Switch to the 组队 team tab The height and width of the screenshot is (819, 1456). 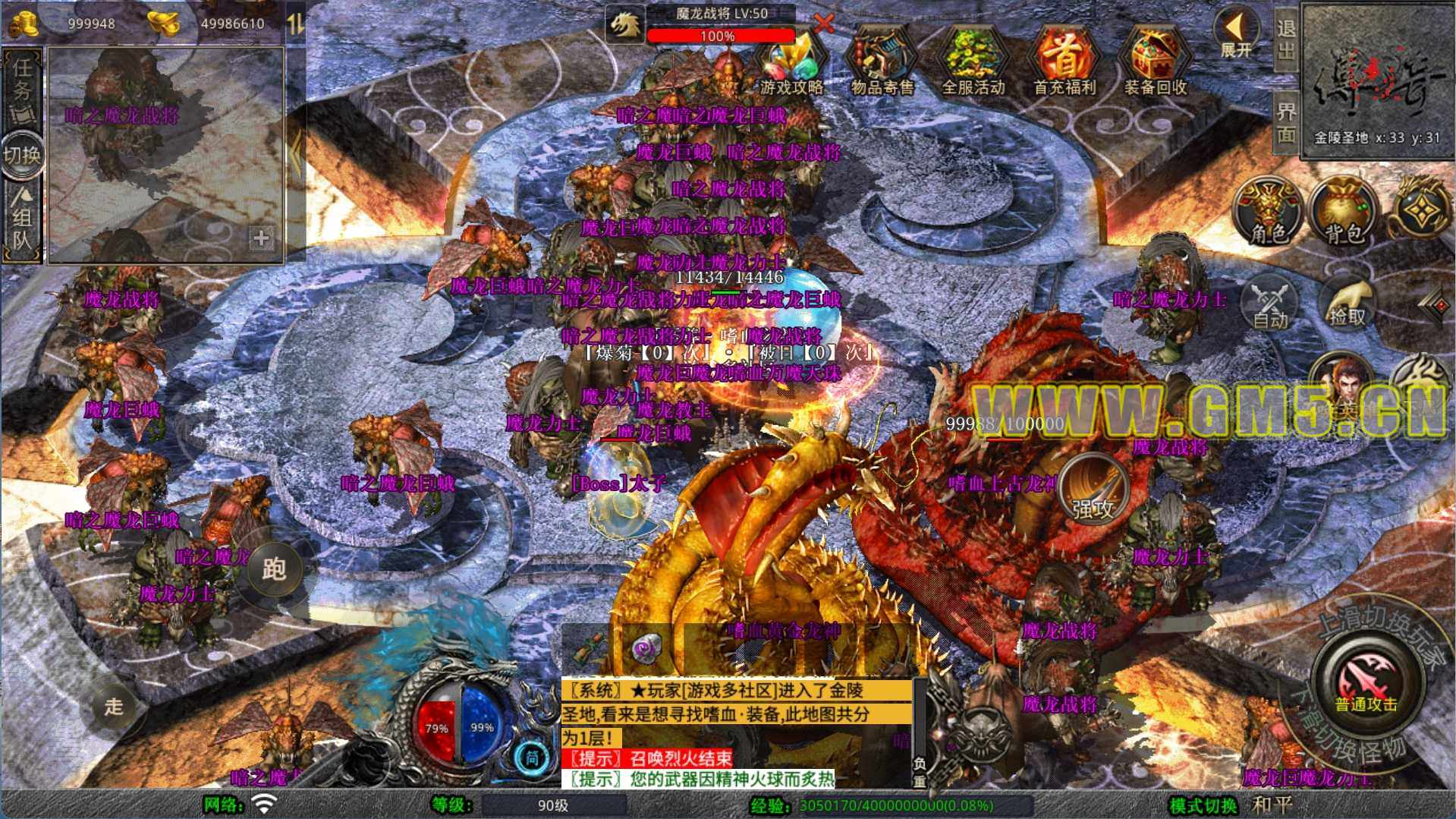23,220
